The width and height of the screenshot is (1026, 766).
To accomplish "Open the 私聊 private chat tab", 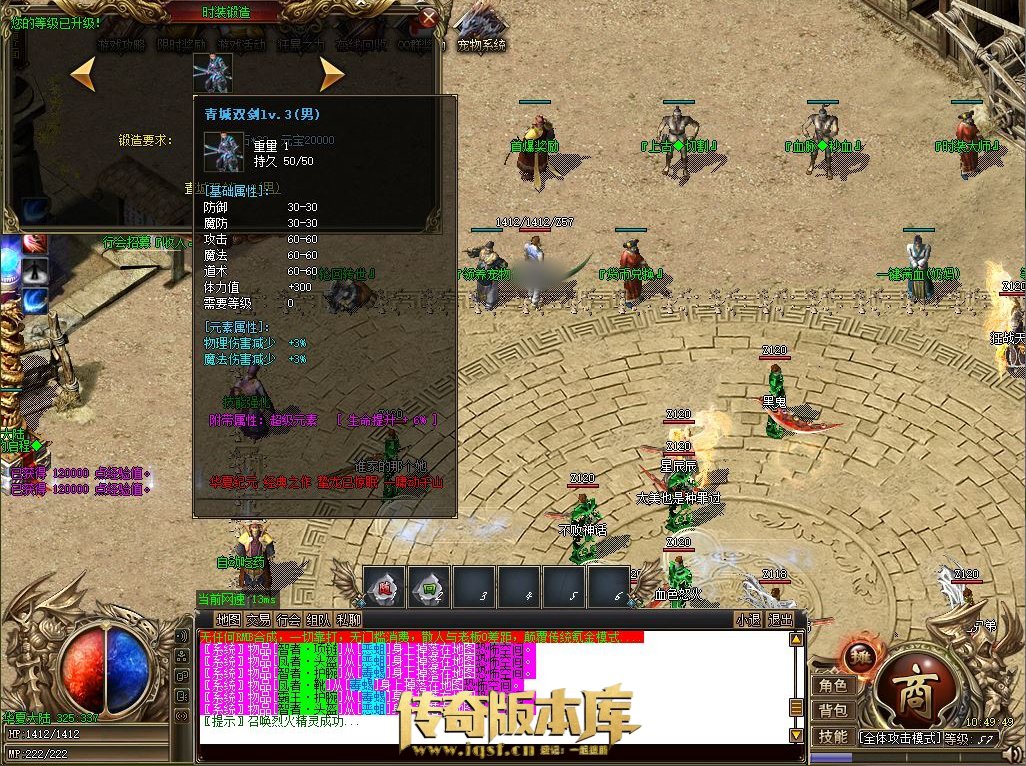I will coord(349,619).
